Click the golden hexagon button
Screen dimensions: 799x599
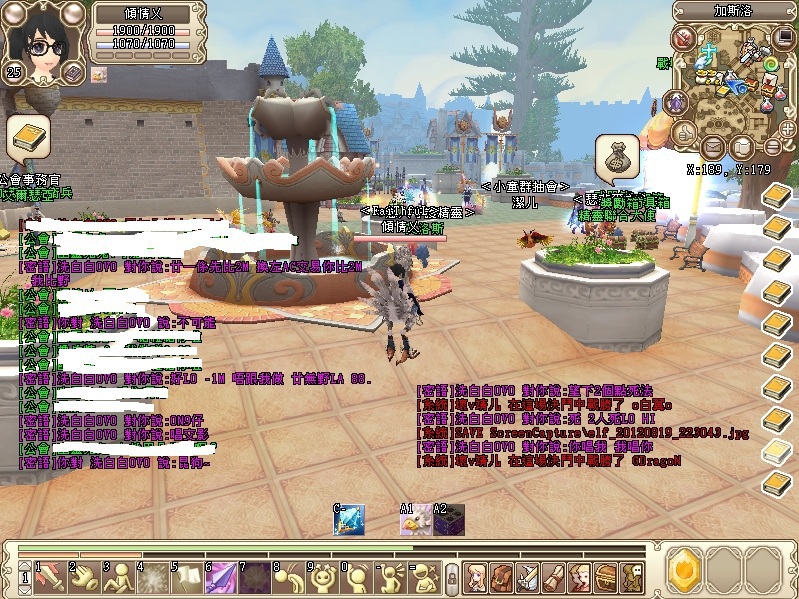[x=685, y=569]
